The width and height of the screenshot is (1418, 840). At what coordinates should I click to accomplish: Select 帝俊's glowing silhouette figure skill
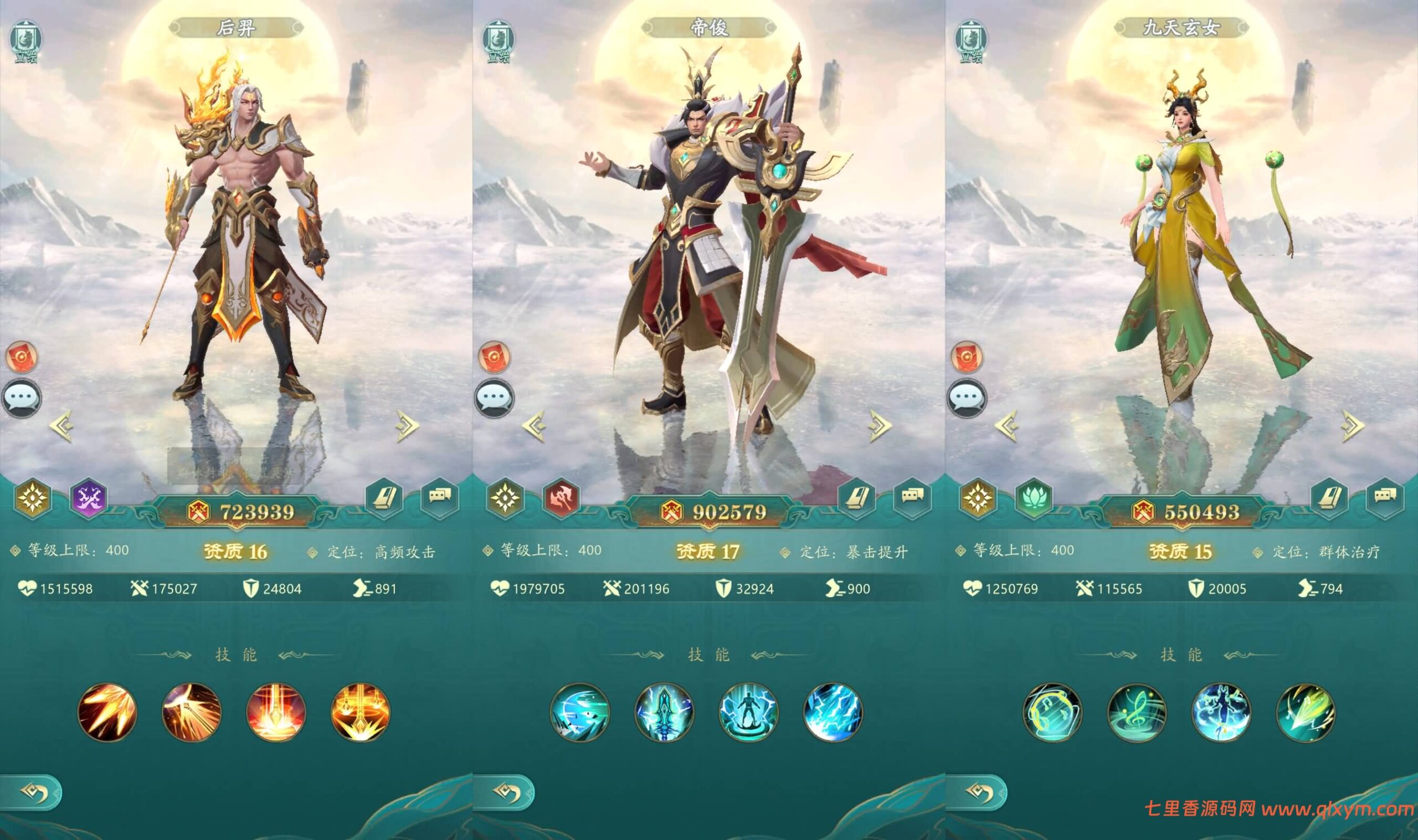(x=748, y=712)
